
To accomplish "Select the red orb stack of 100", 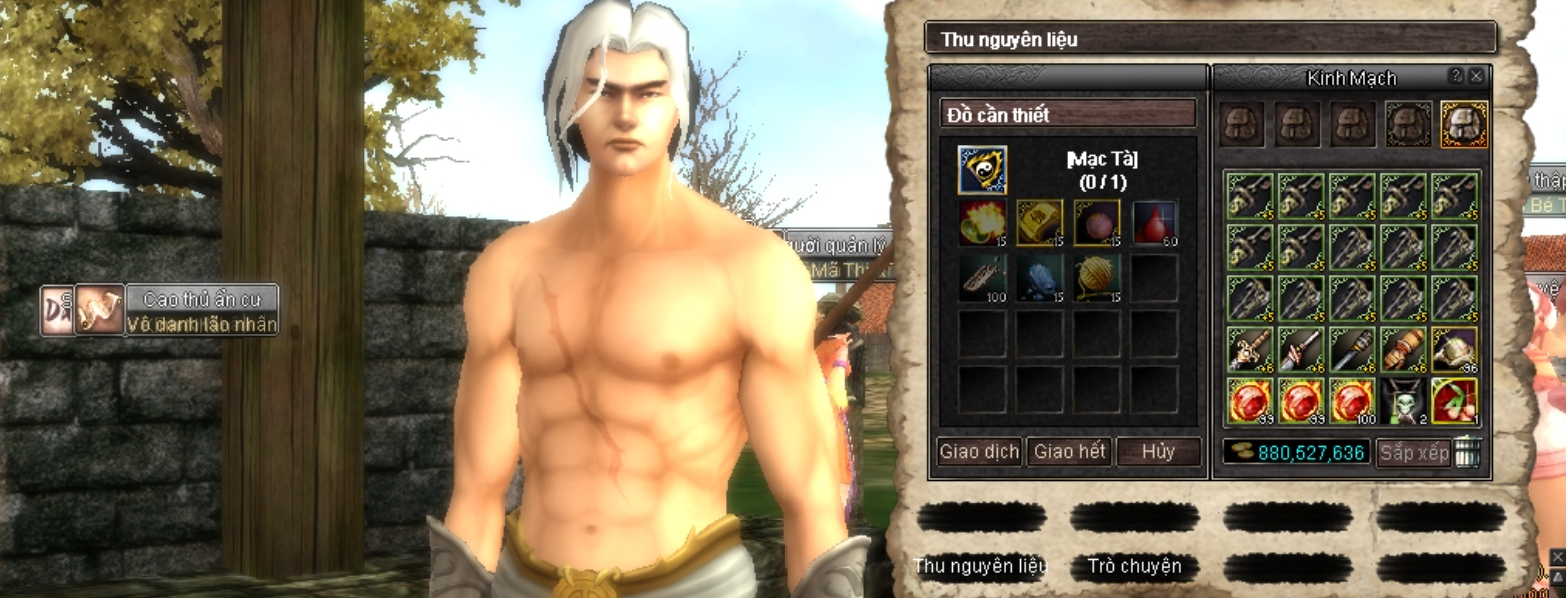I will (x=1354, y=401).
